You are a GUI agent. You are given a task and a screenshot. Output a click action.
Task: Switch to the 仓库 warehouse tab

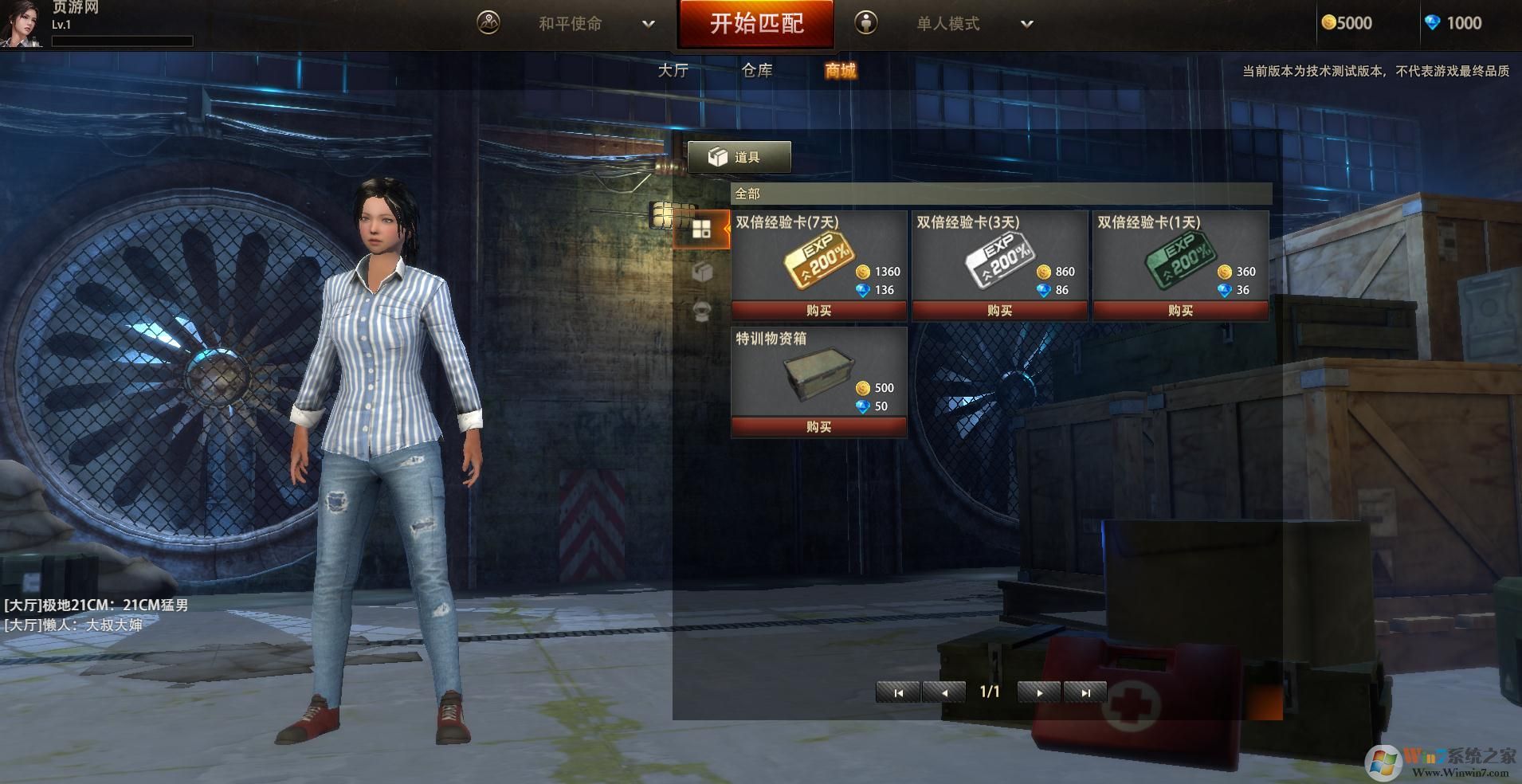pos(757,71)
